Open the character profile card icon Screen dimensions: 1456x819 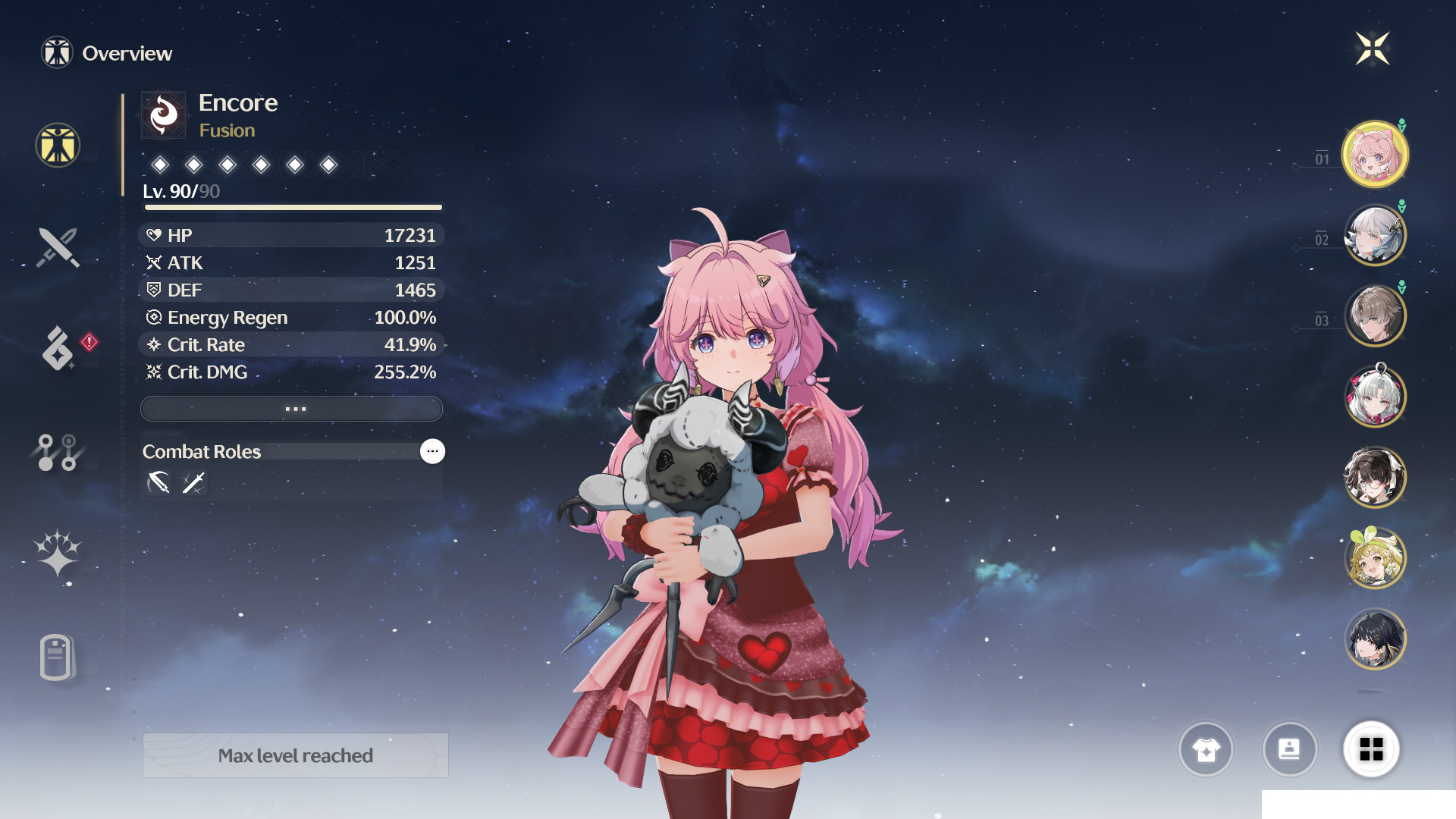(1290, 750)
